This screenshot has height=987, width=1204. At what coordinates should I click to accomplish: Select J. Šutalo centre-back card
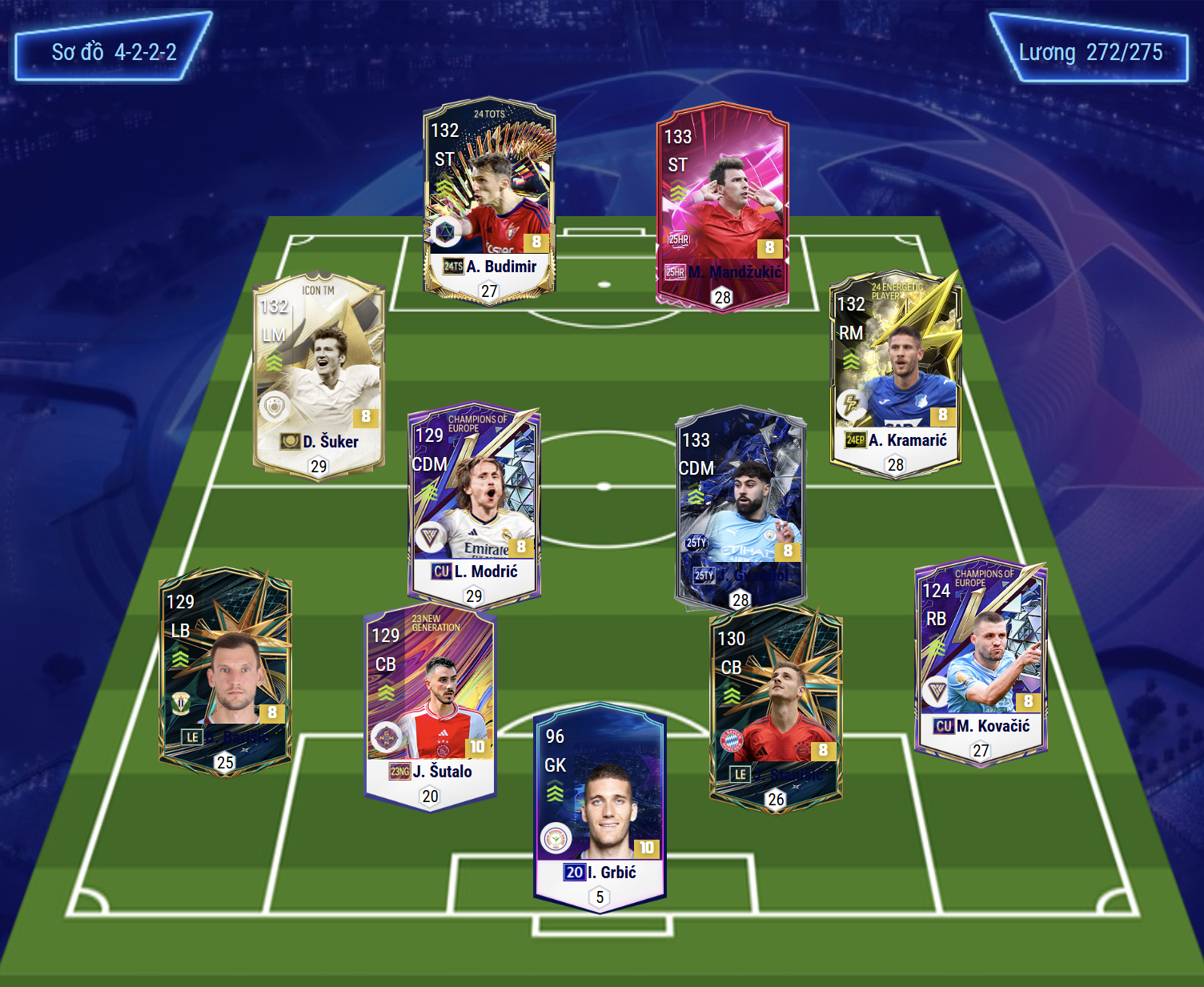430,709
